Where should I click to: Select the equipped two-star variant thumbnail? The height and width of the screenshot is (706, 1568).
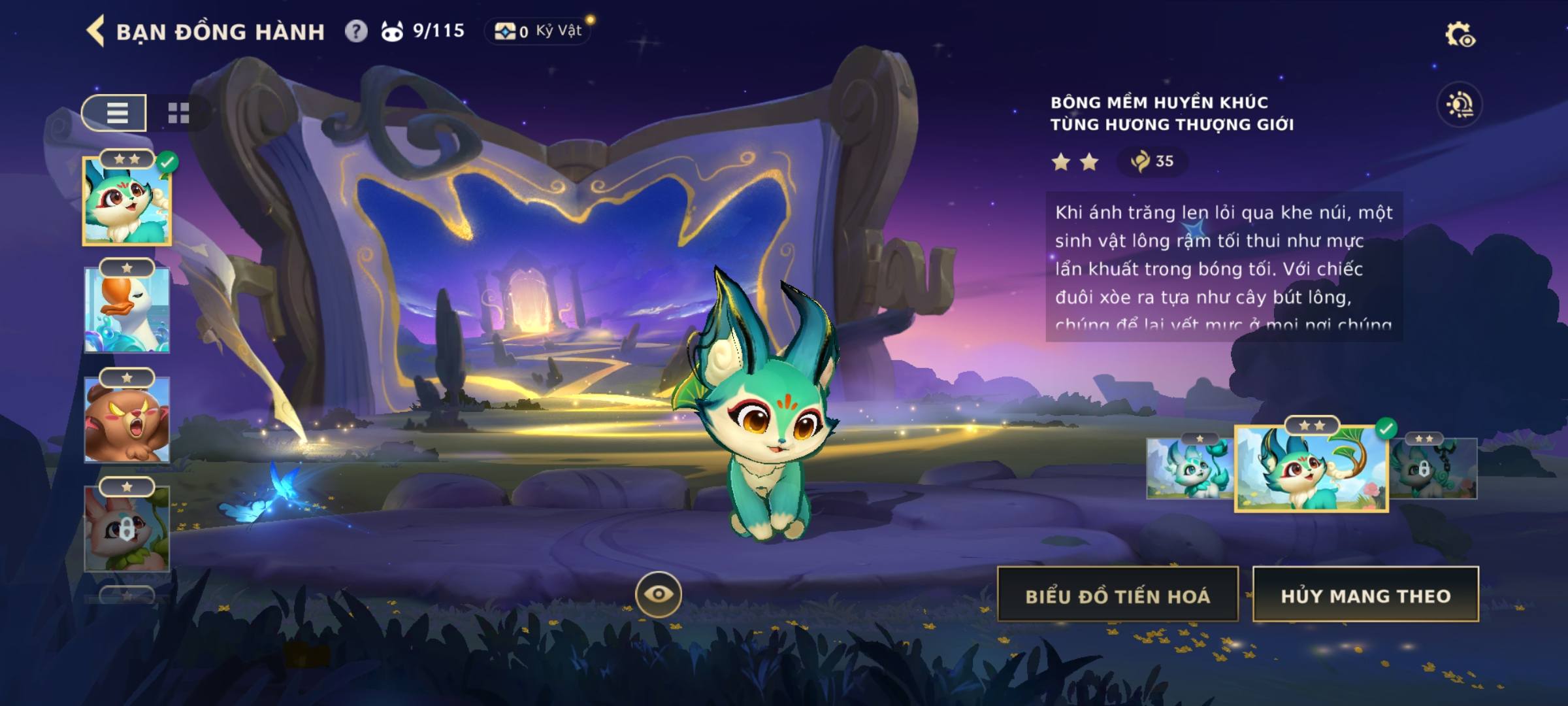coord(1311,469)
